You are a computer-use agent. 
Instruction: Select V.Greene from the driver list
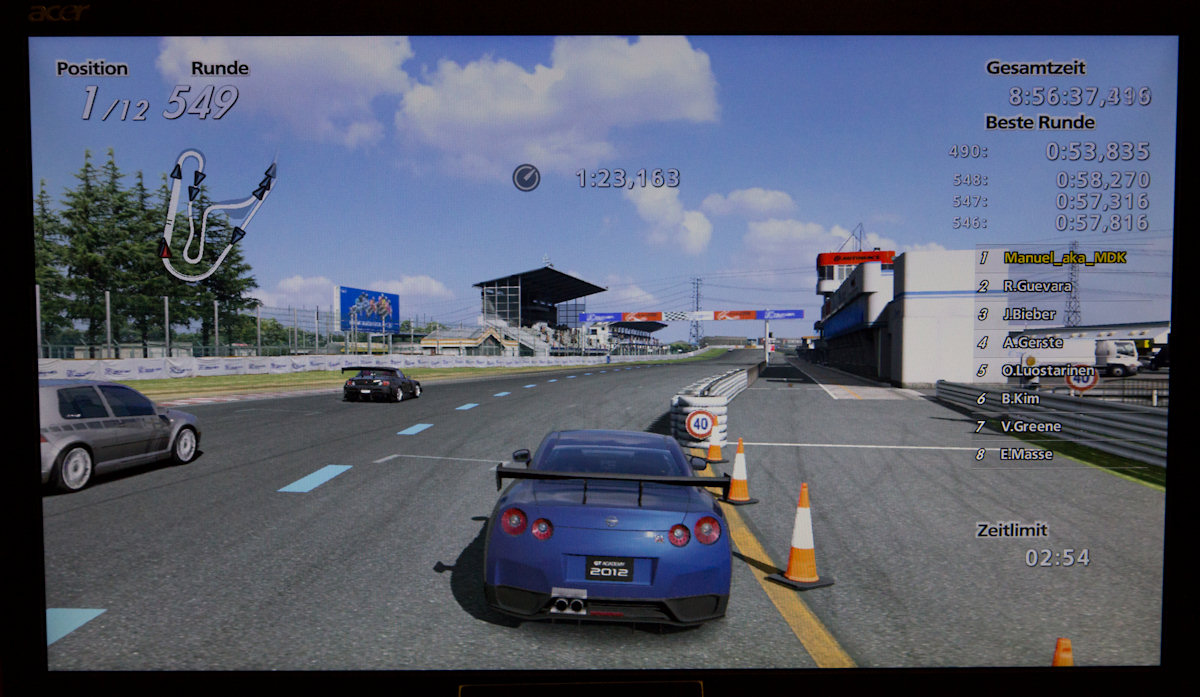1030,426
